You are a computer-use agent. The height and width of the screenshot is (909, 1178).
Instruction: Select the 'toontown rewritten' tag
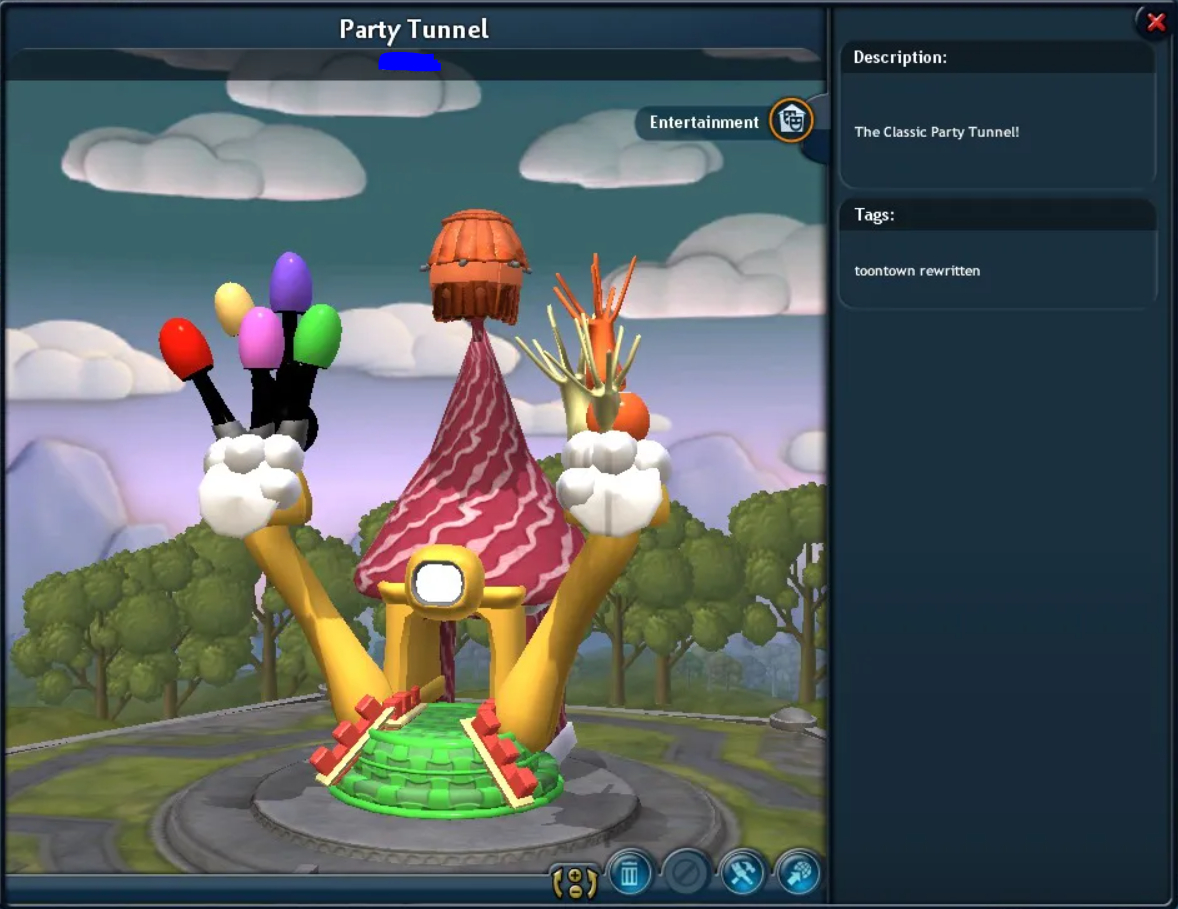click(917, 270)
